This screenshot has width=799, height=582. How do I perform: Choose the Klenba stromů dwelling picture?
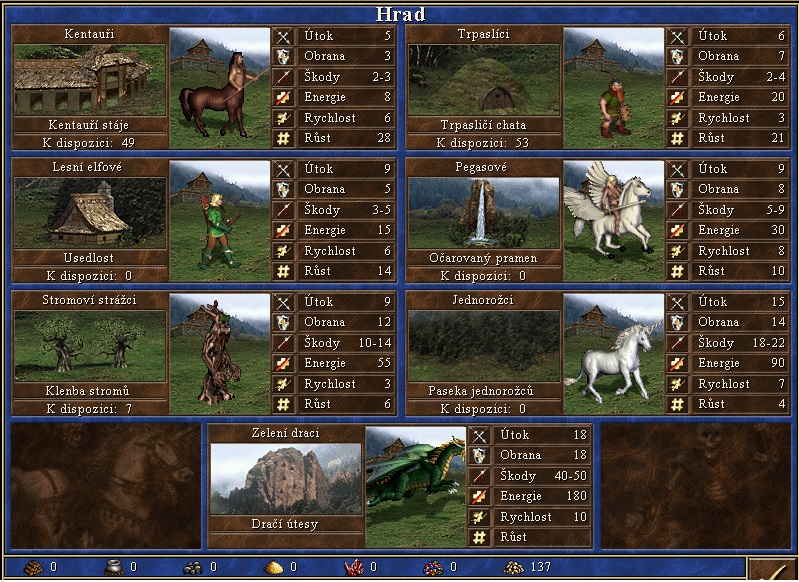pos(90,346)
